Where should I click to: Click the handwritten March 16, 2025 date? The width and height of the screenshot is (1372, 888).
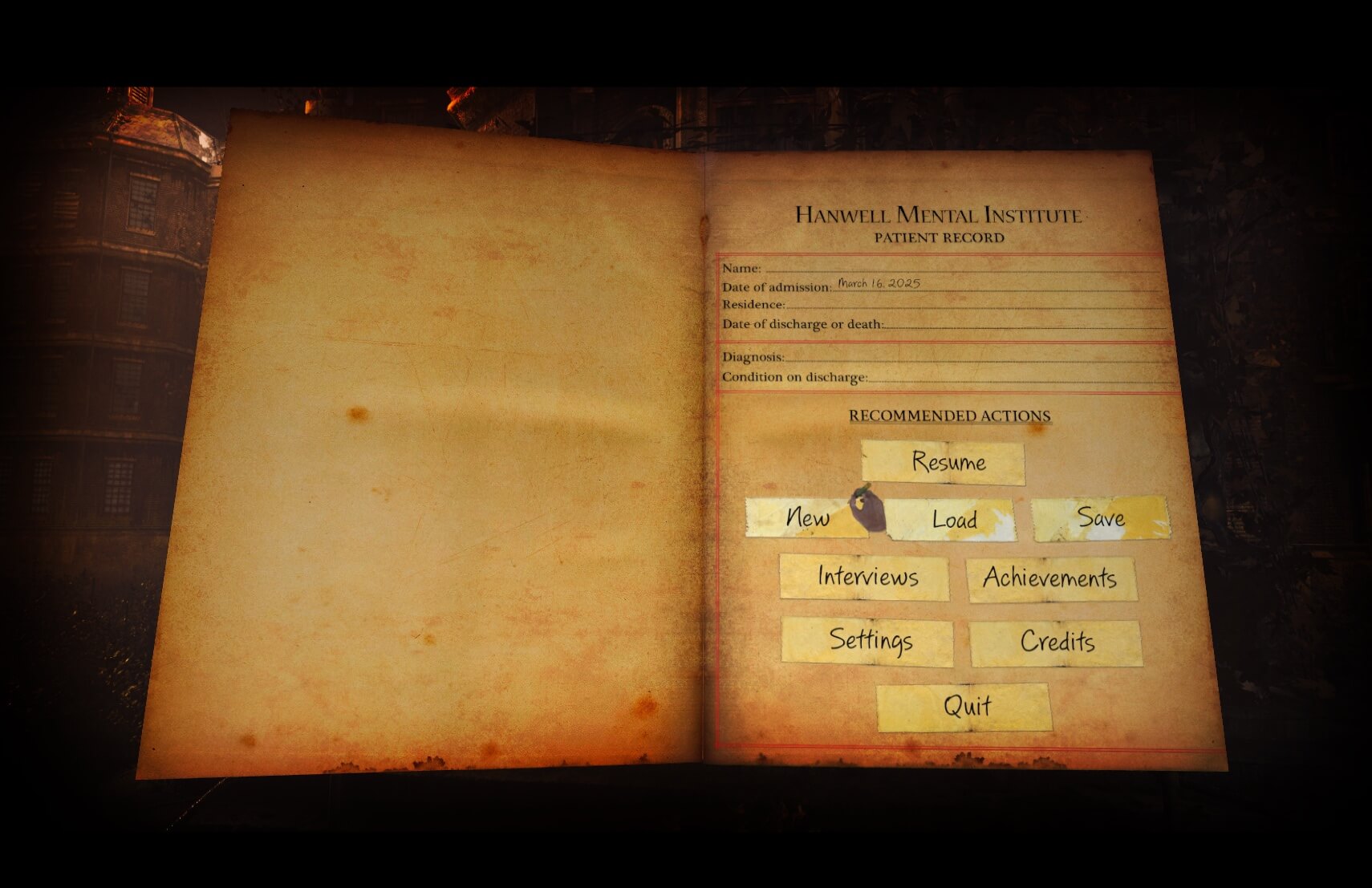(x=879, y=282)
